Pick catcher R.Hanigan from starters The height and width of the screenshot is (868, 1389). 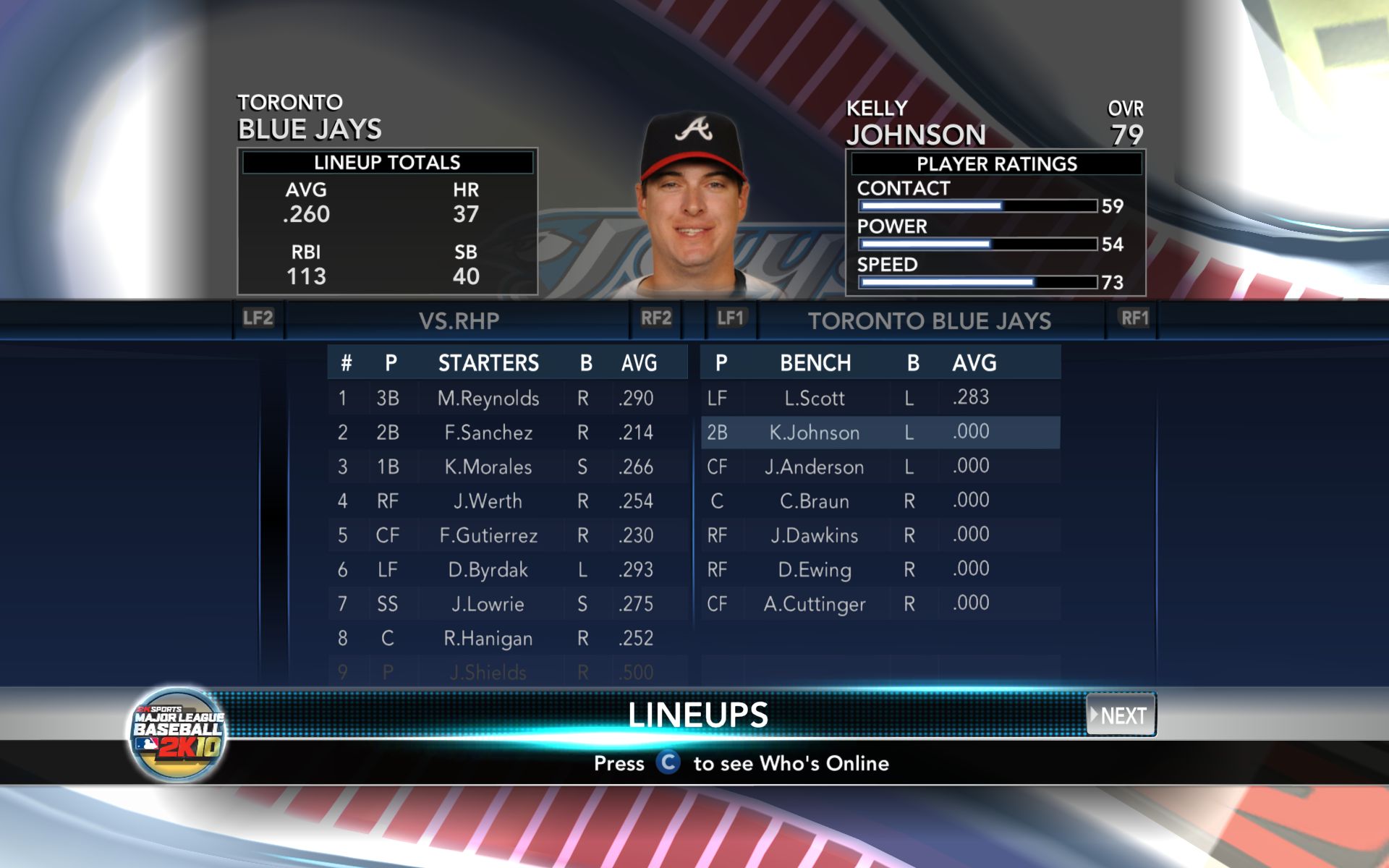(x=488, y=639)
